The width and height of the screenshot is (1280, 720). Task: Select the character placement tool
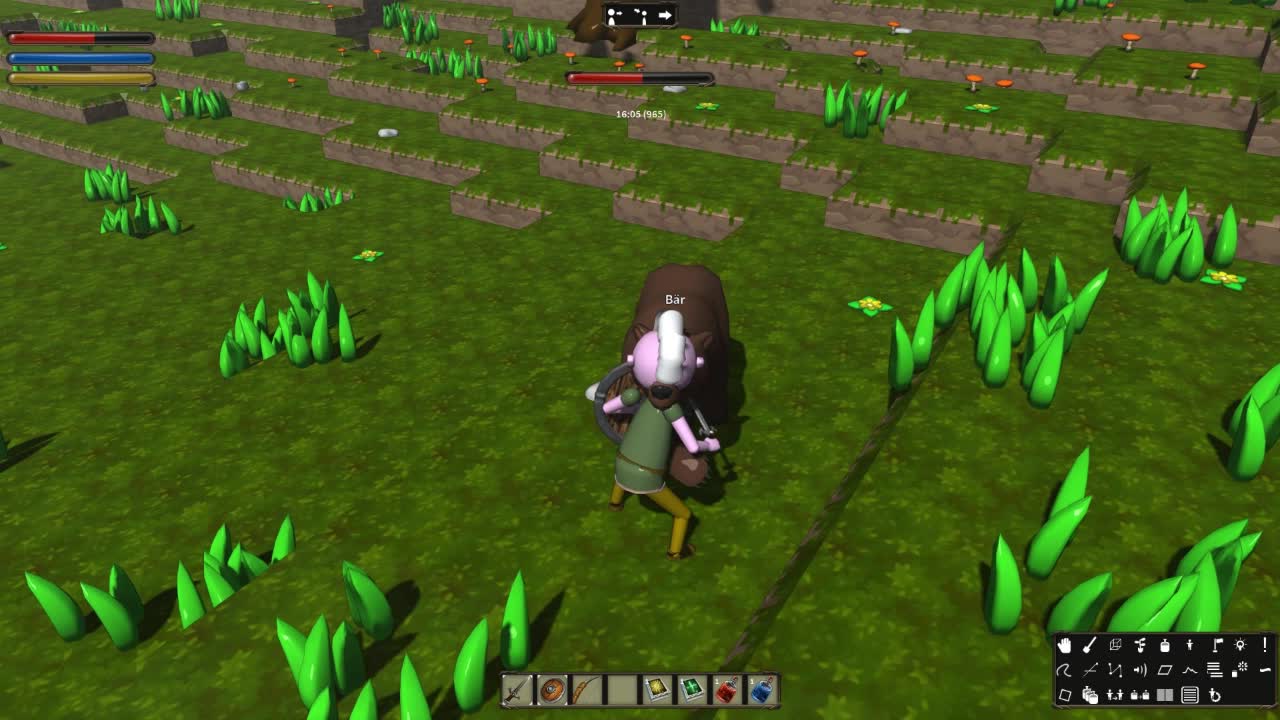[1190, 645]
